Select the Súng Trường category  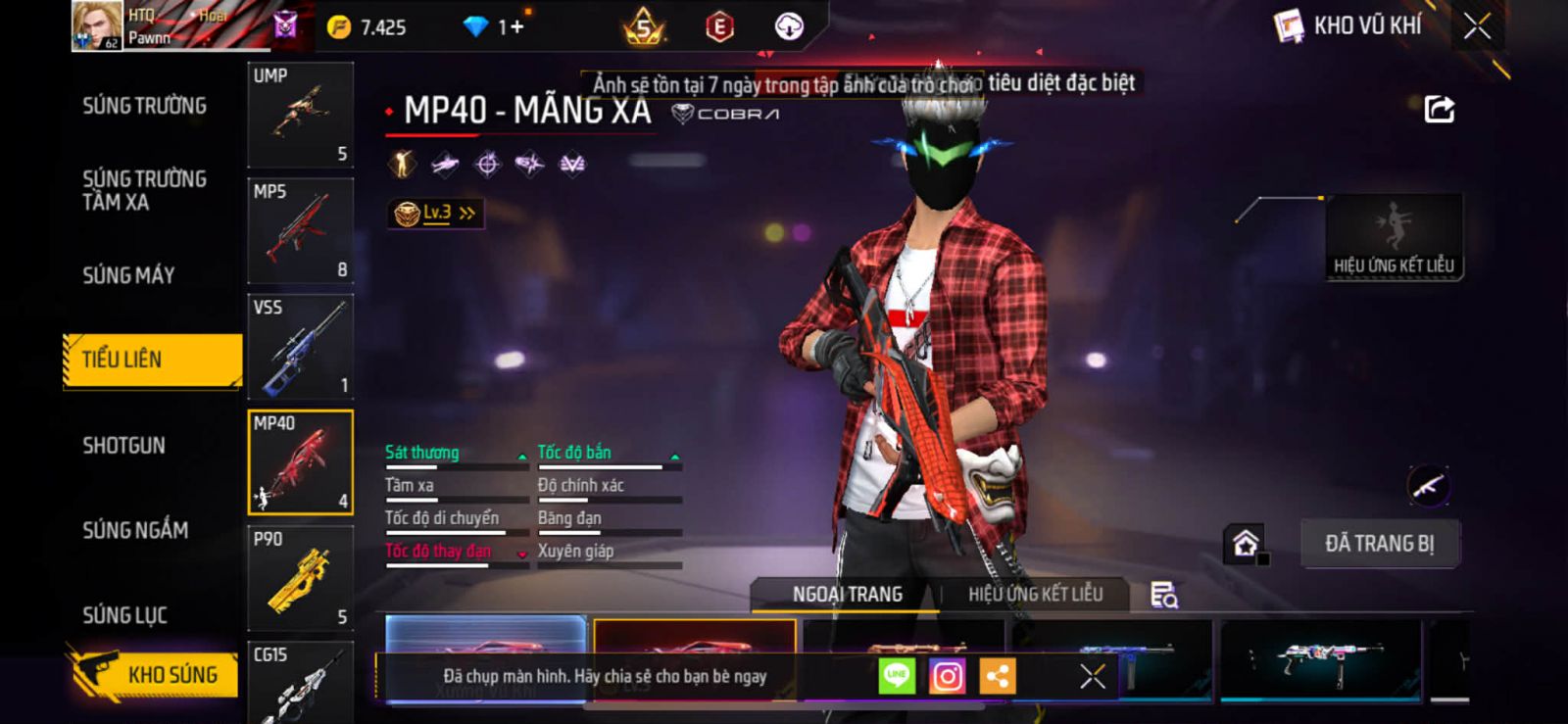144,106
